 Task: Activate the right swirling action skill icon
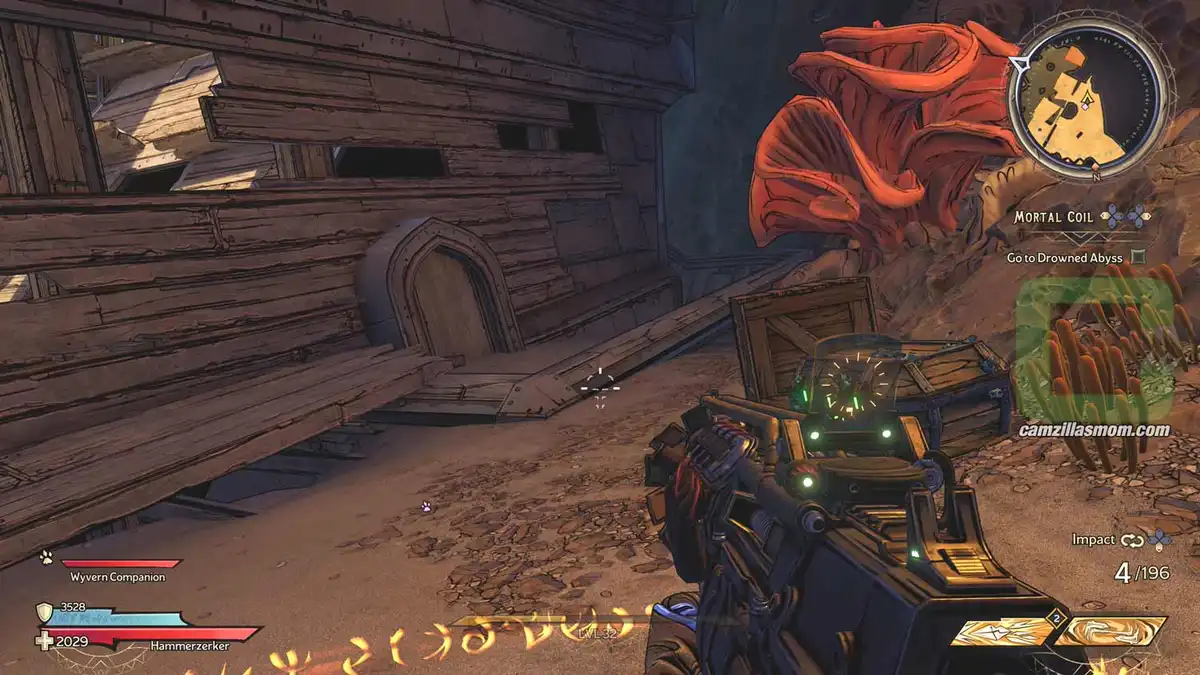click(x=1113, y=631)
